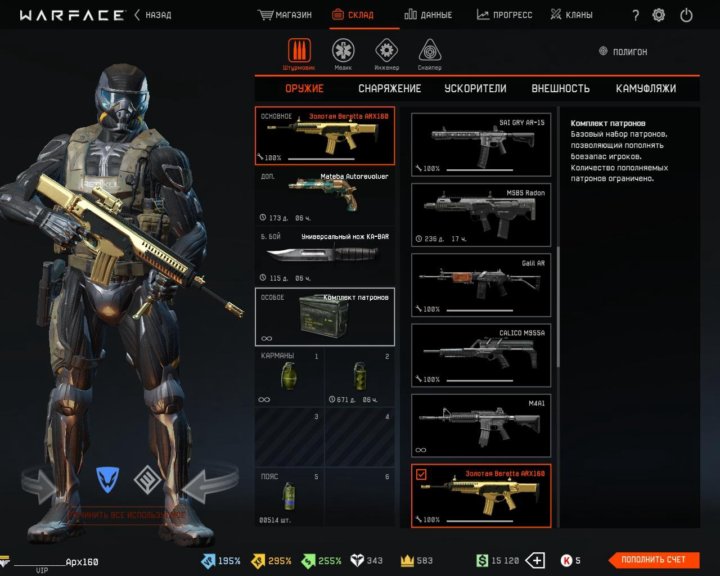The image size is (720, 576).
Task: Choose the SAI GRY AR-15 rifle
Action: (481, 144)
